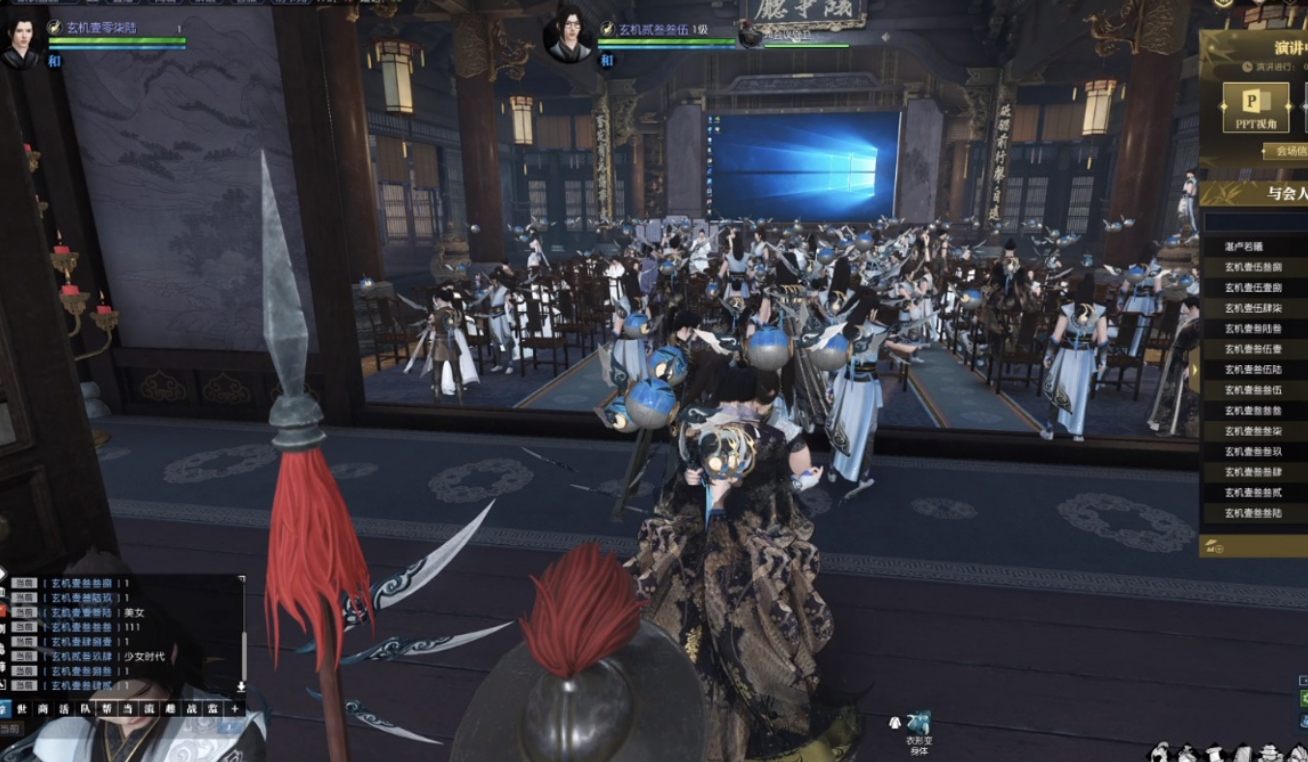The width and height of the screenshot is (1308, 762).
Task: Jump to the latest chat message with the down arrow
Action: pos(241,687)
